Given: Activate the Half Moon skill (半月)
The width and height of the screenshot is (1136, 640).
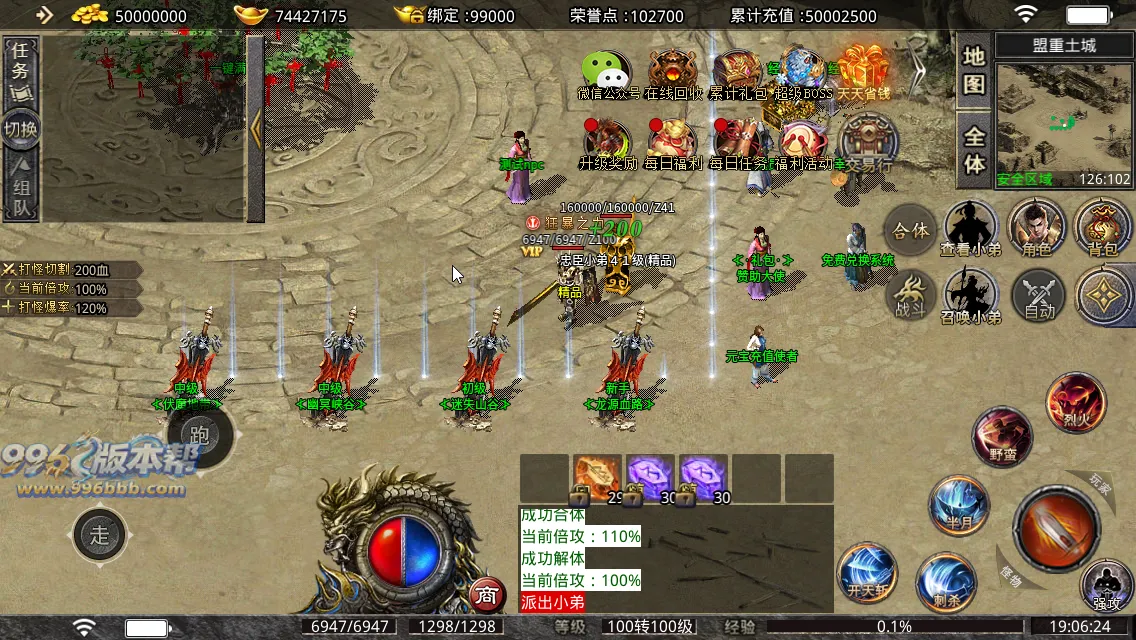Looking at the screenshot, I should (959, 505).
